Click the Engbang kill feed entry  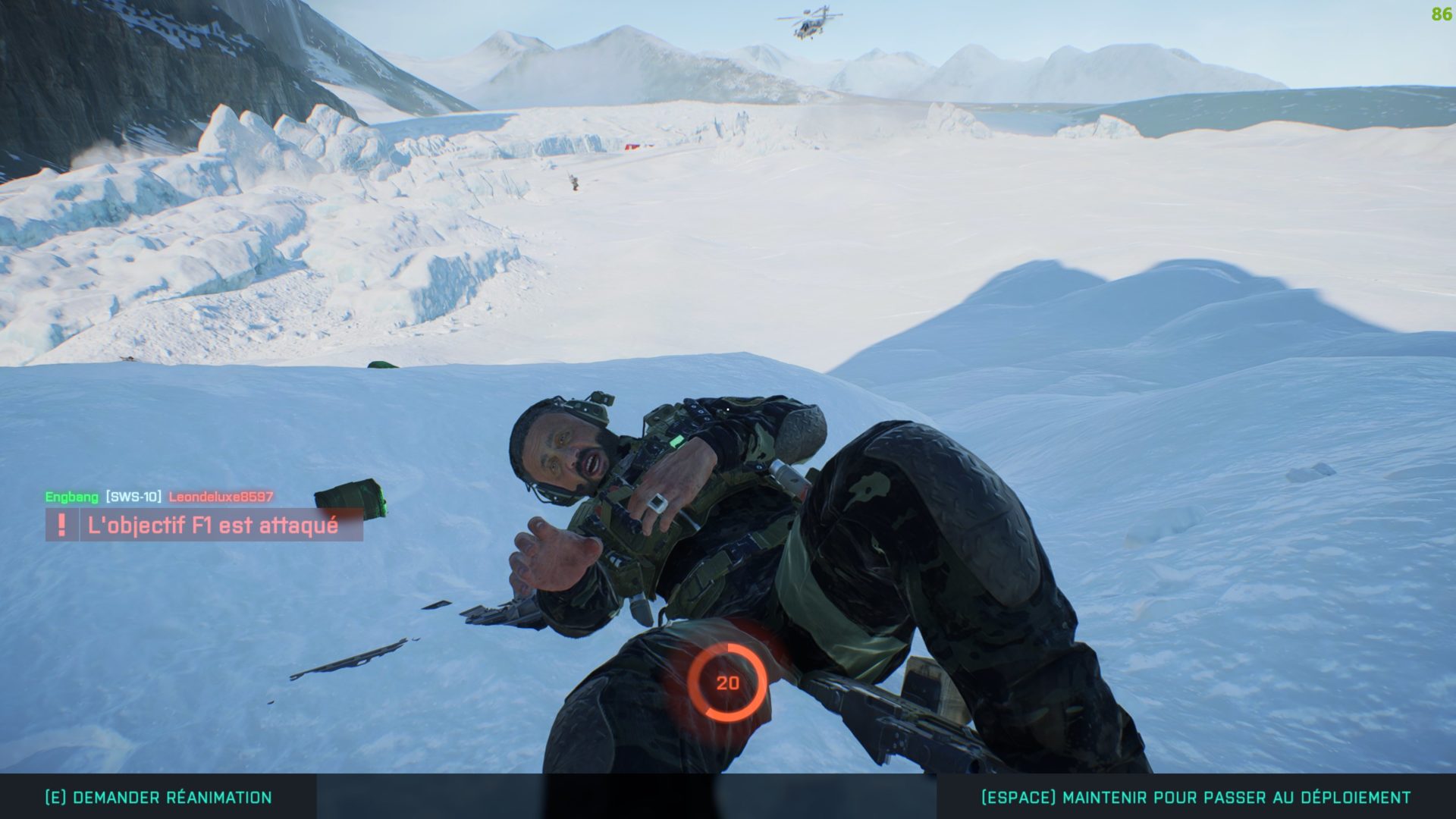[x=158, y=497]
